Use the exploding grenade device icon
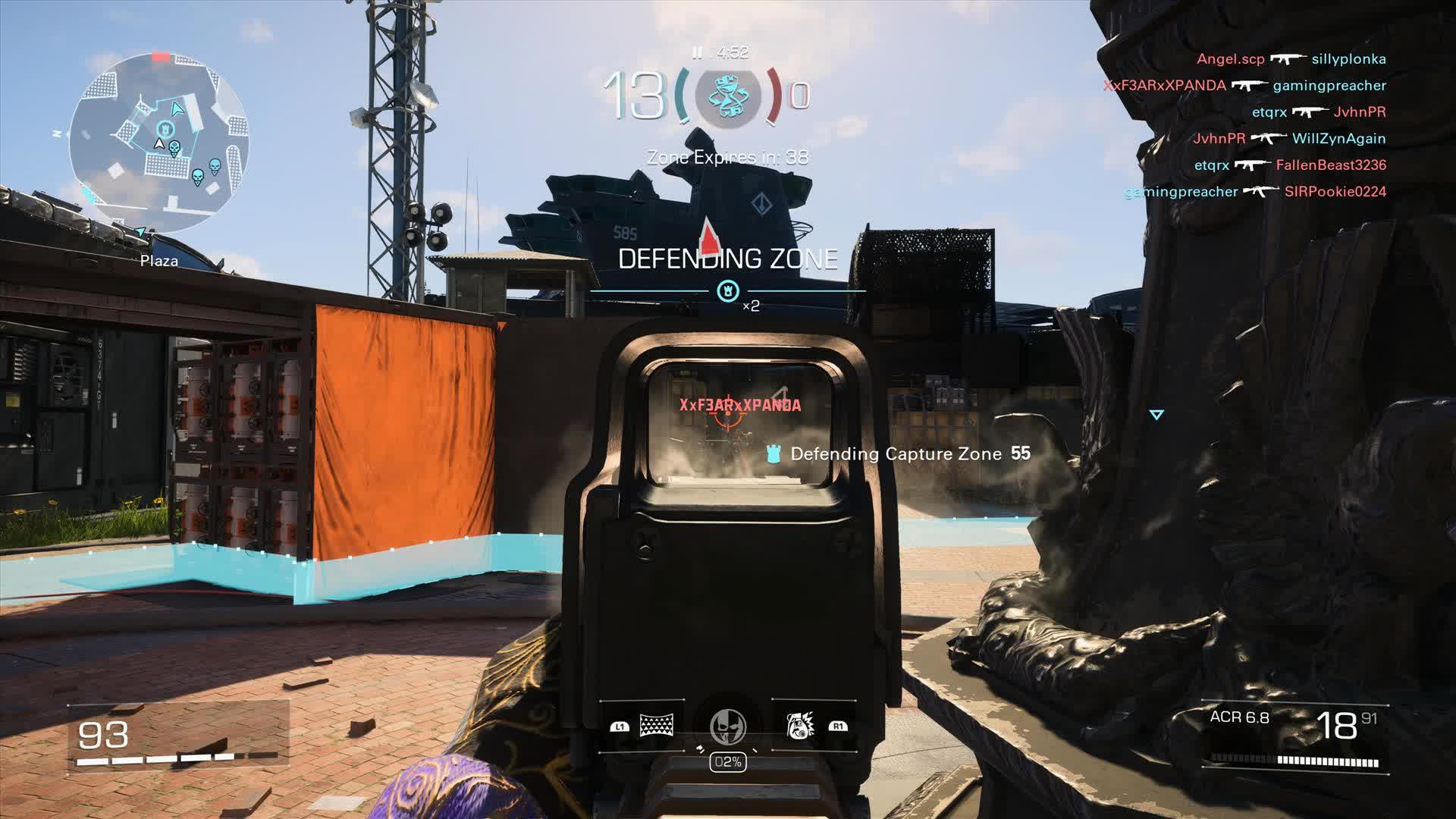Viewport: 1456px width, 819px height. click(x=799, y=726)
